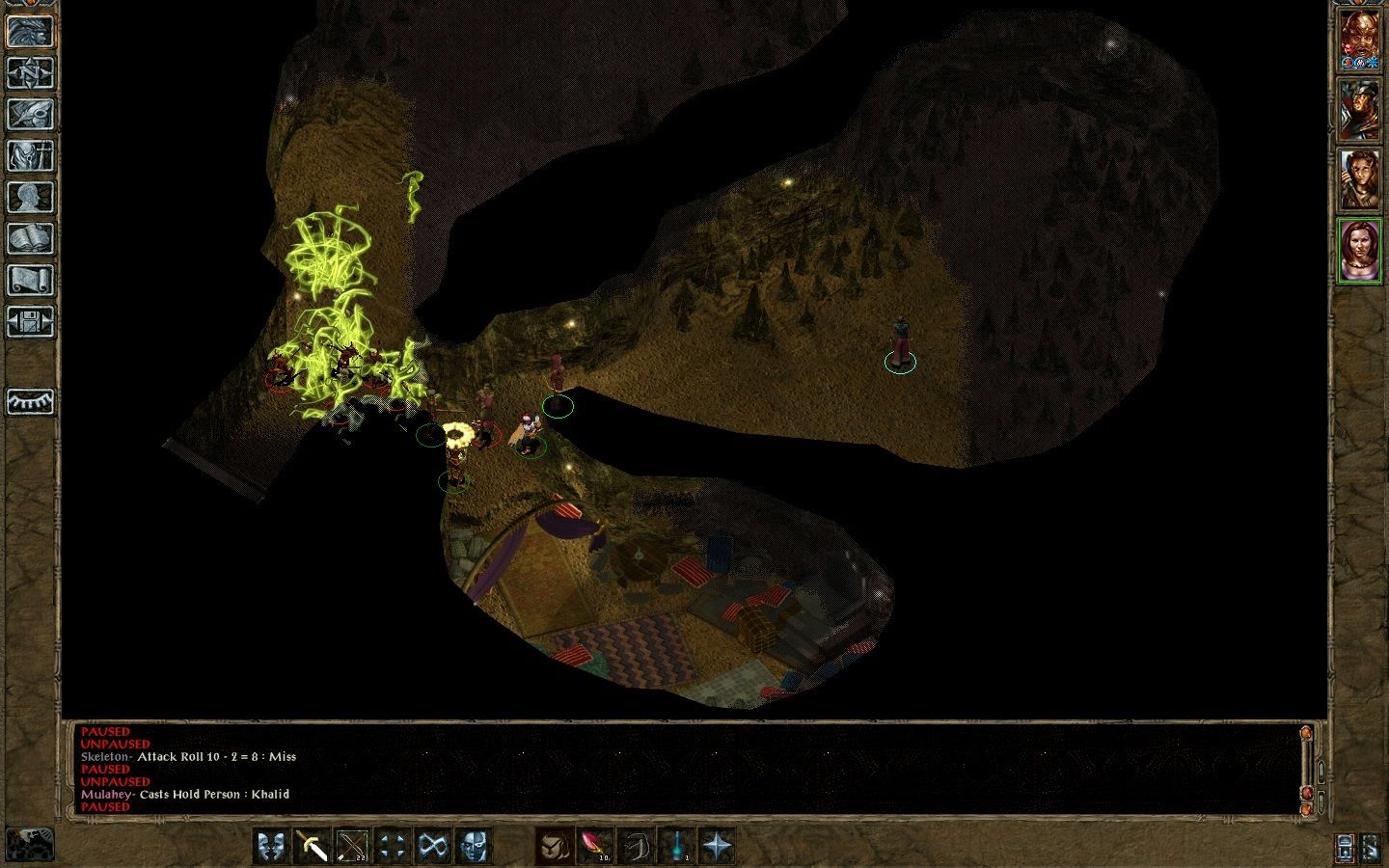Select the green-framed woman portrait

[1359, 250]
